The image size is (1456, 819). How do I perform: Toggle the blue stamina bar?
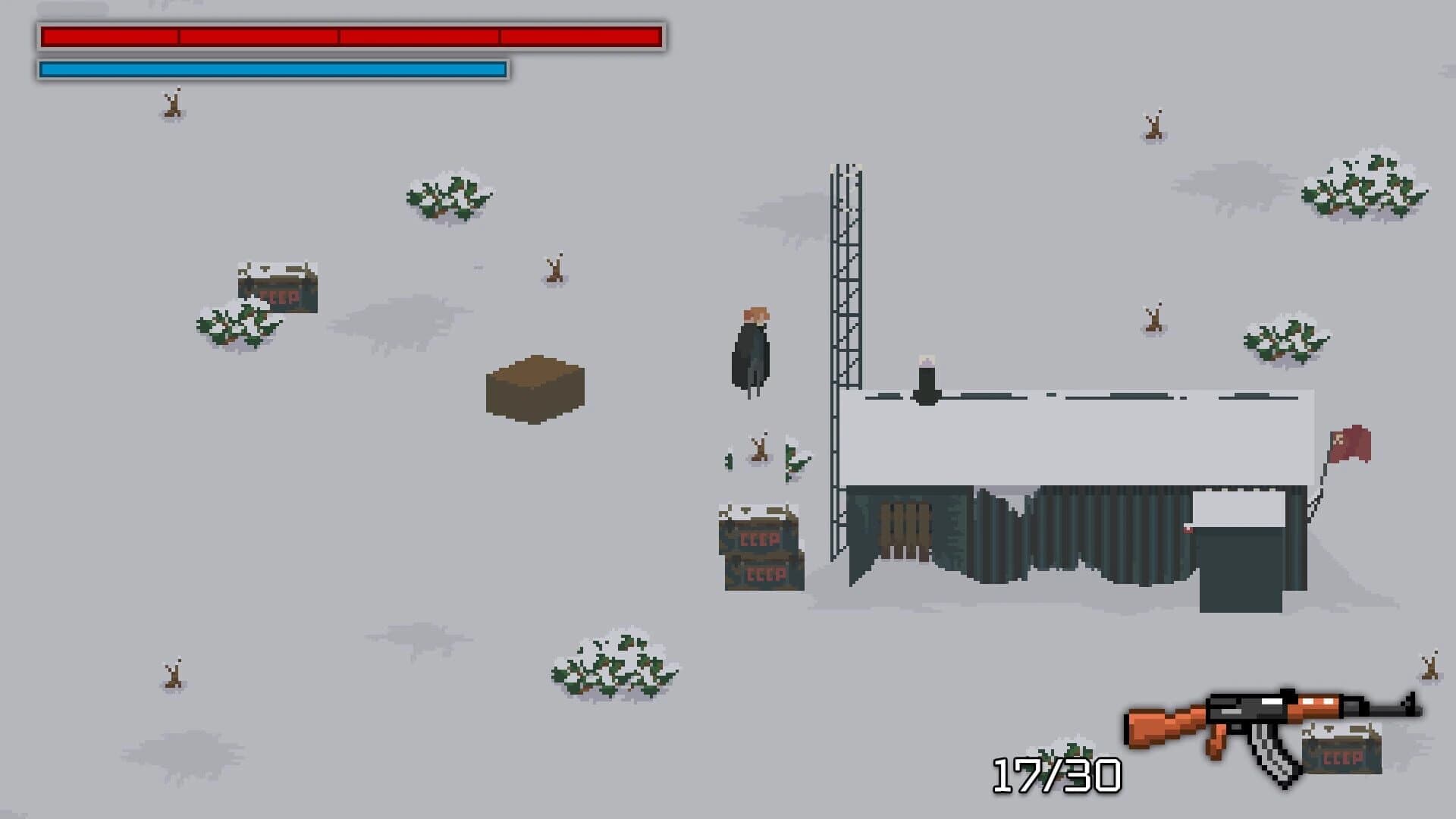273,70
